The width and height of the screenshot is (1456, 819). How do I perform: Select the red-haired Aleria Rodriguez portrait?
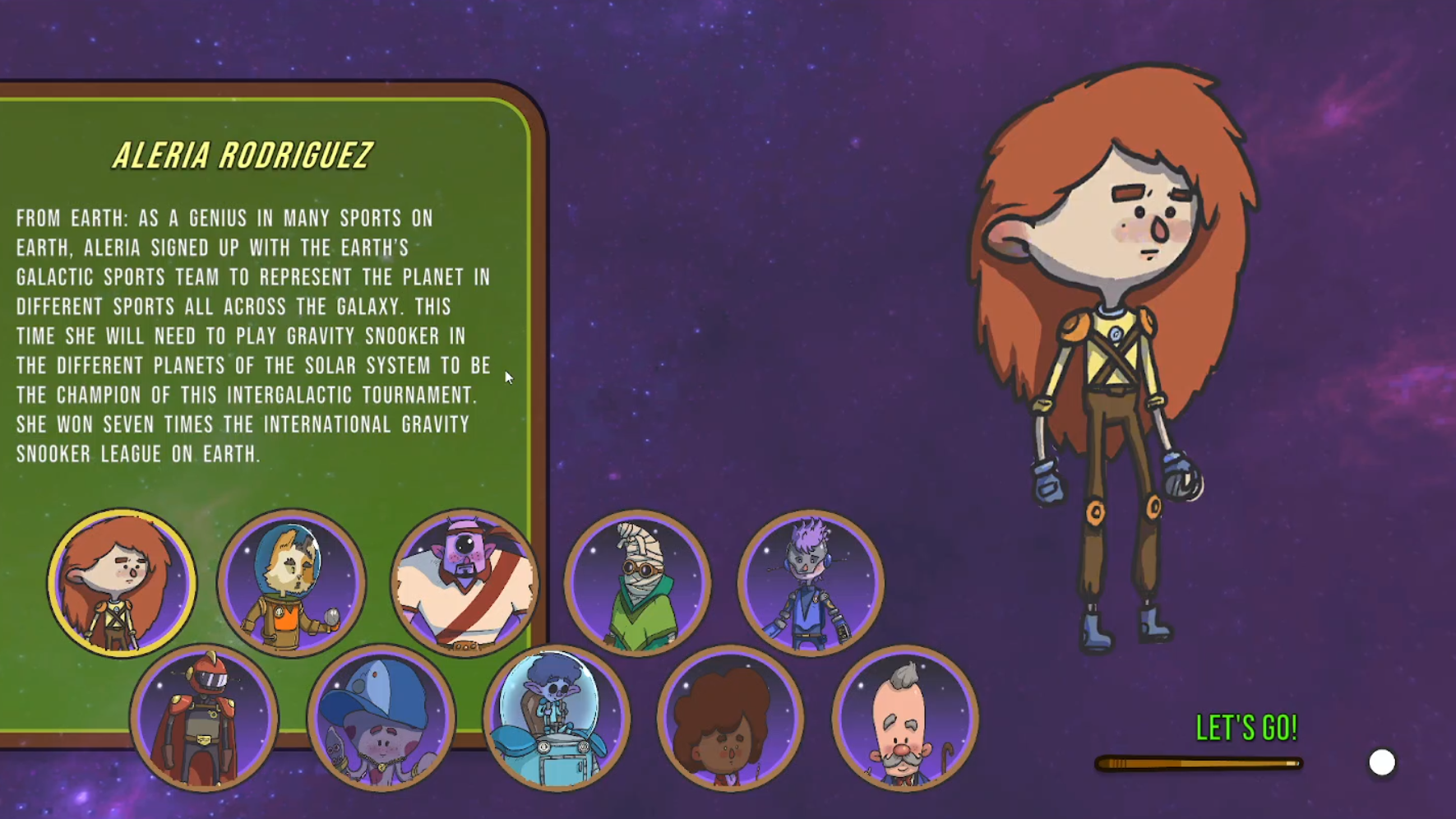coord(122,582)
